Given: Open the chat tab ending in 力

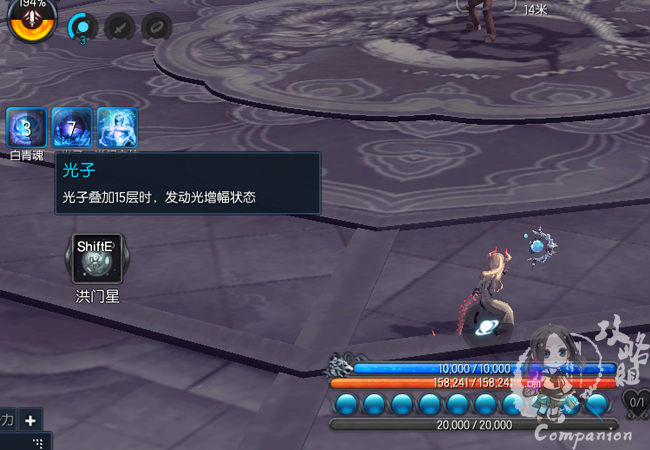Looking at the screenshot, I should 7,421.
